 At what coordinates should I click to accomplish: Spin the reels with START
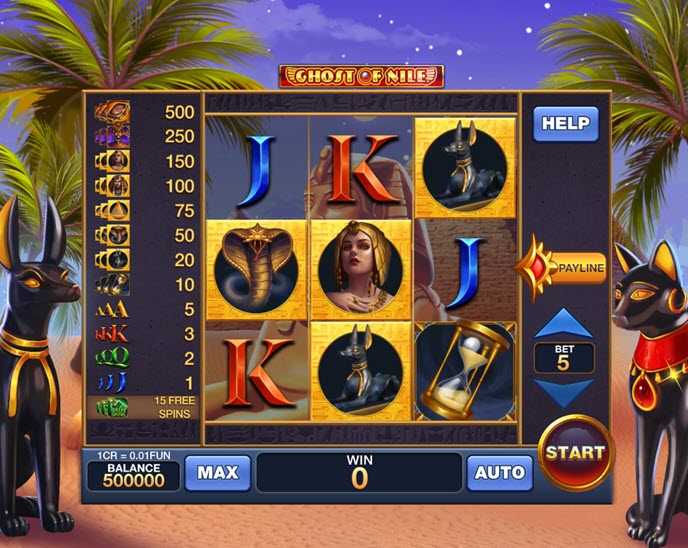click(575, 452)
